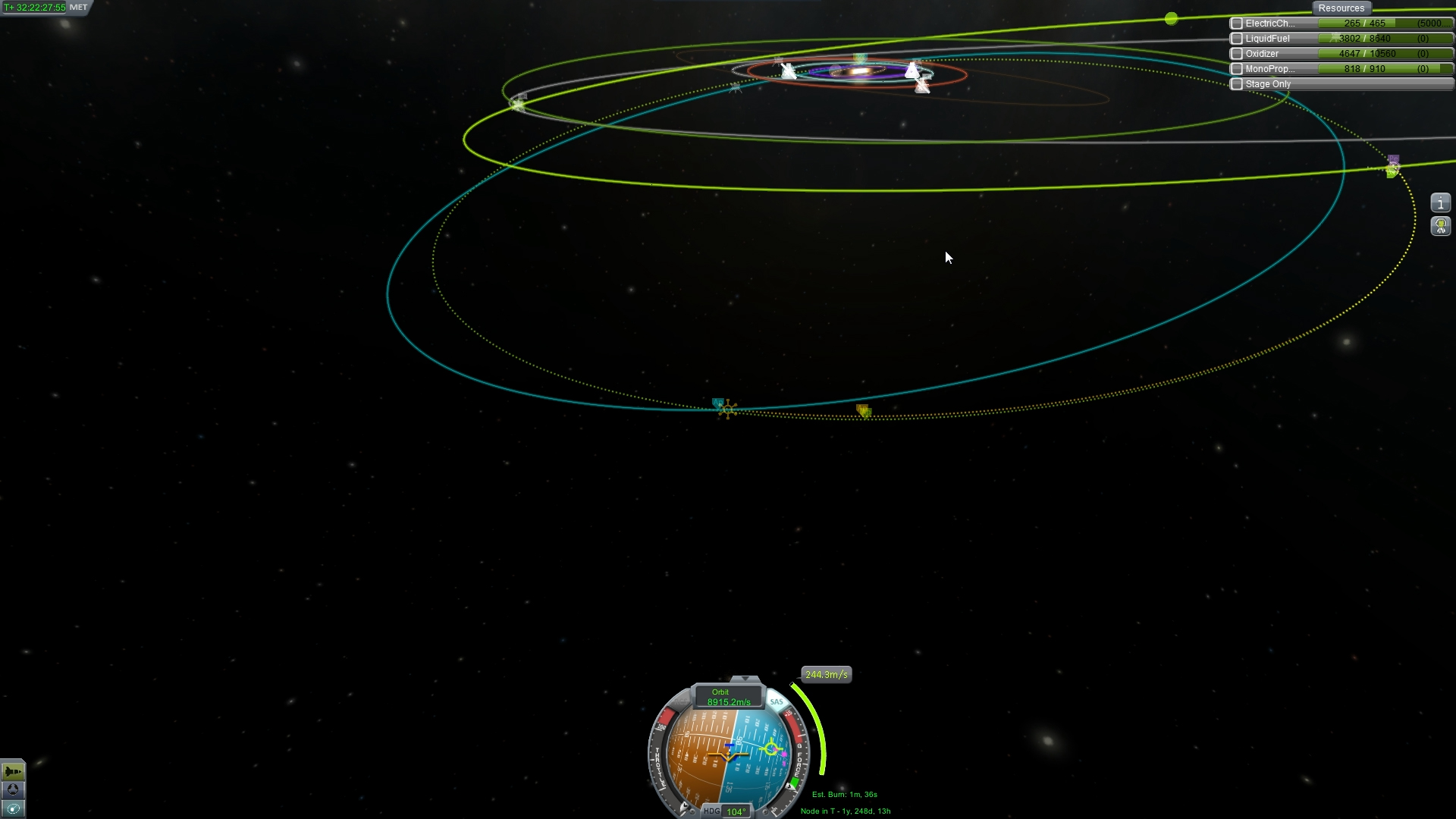Cycle the navball Orbit speed mode

[728, 697]
